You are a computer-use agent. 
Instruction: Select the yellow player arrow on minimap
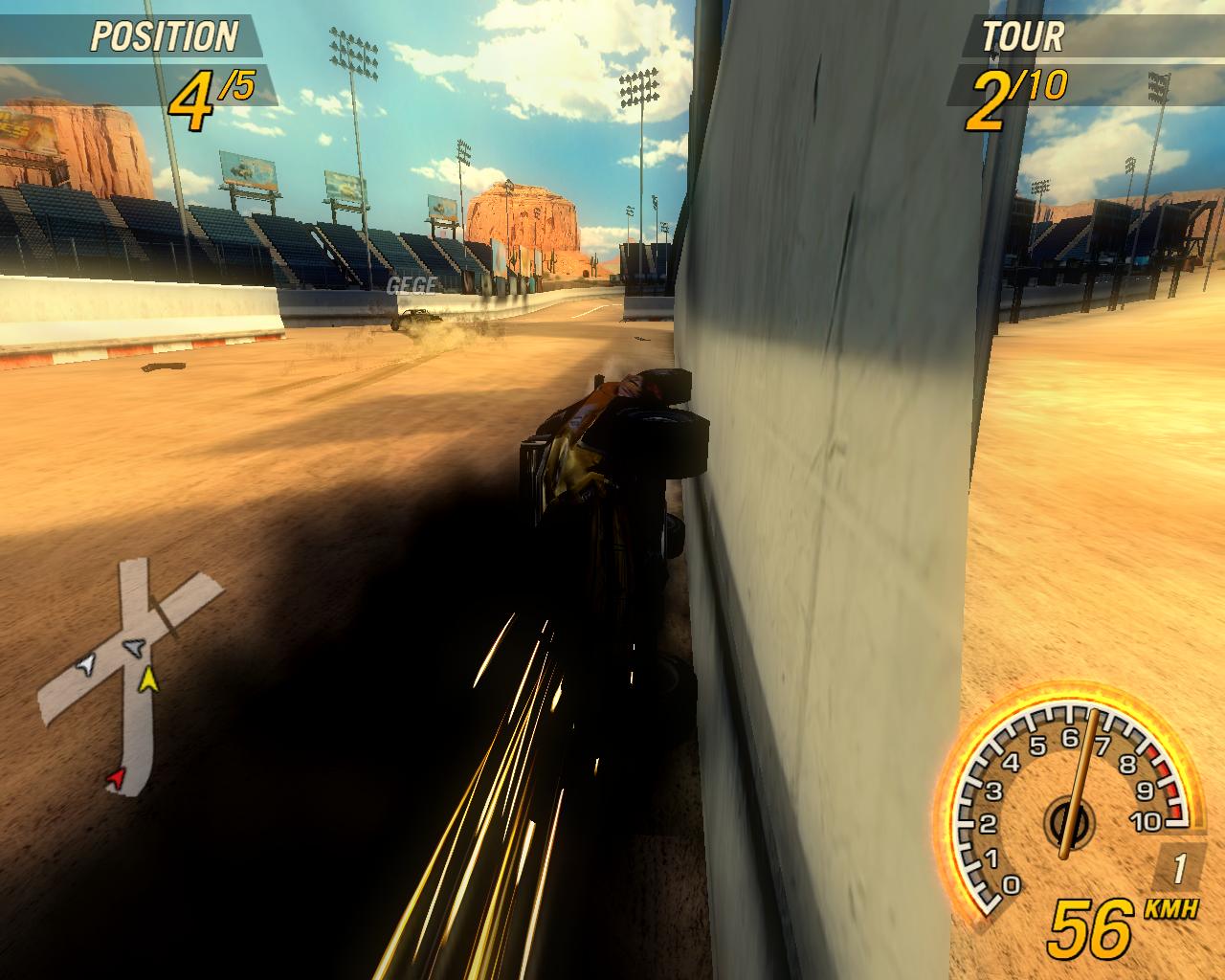[147, 680]
